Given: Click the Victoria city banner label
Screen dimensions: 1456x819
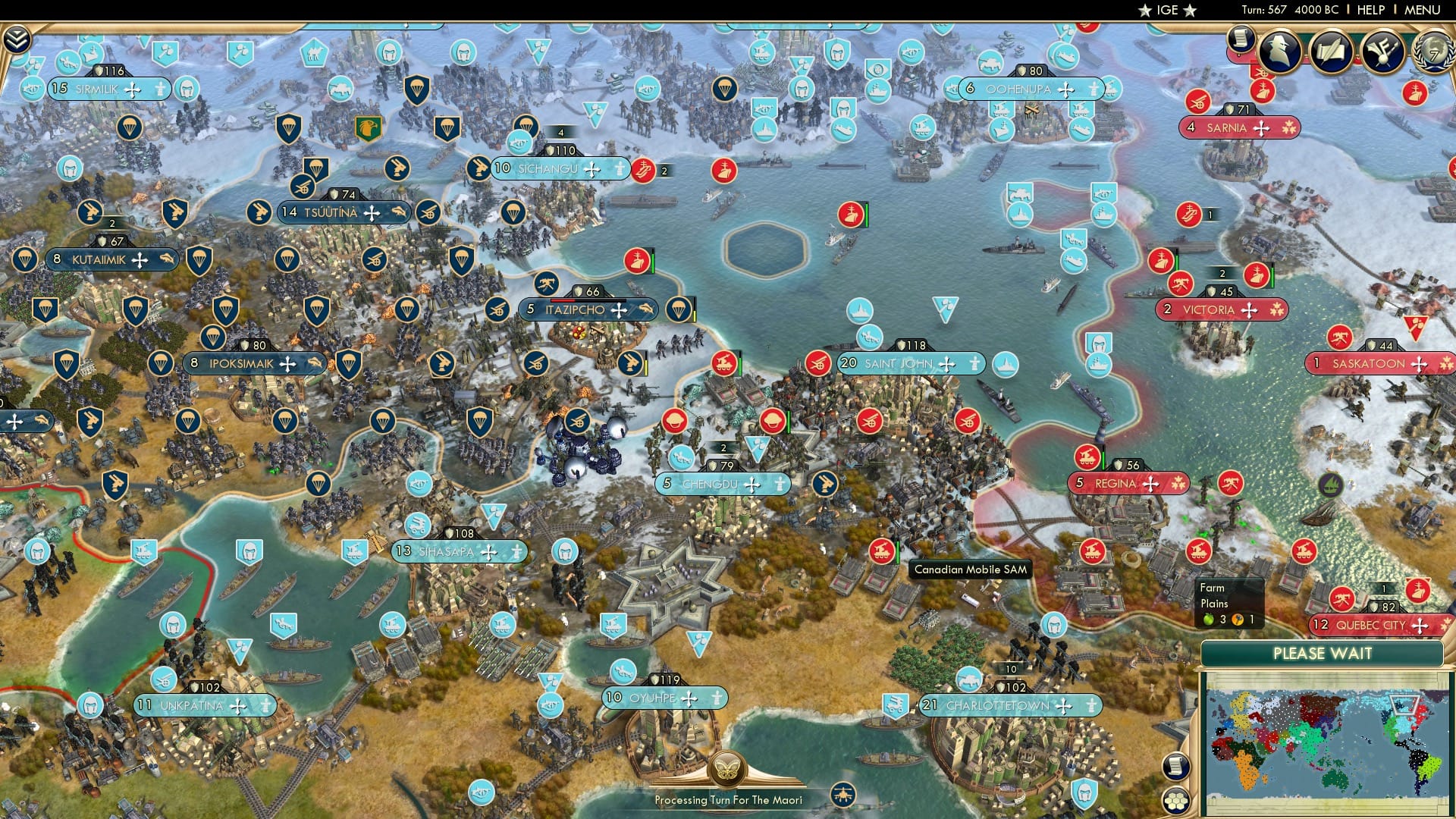Looking at the screenshot, I should click(1211, 309).
